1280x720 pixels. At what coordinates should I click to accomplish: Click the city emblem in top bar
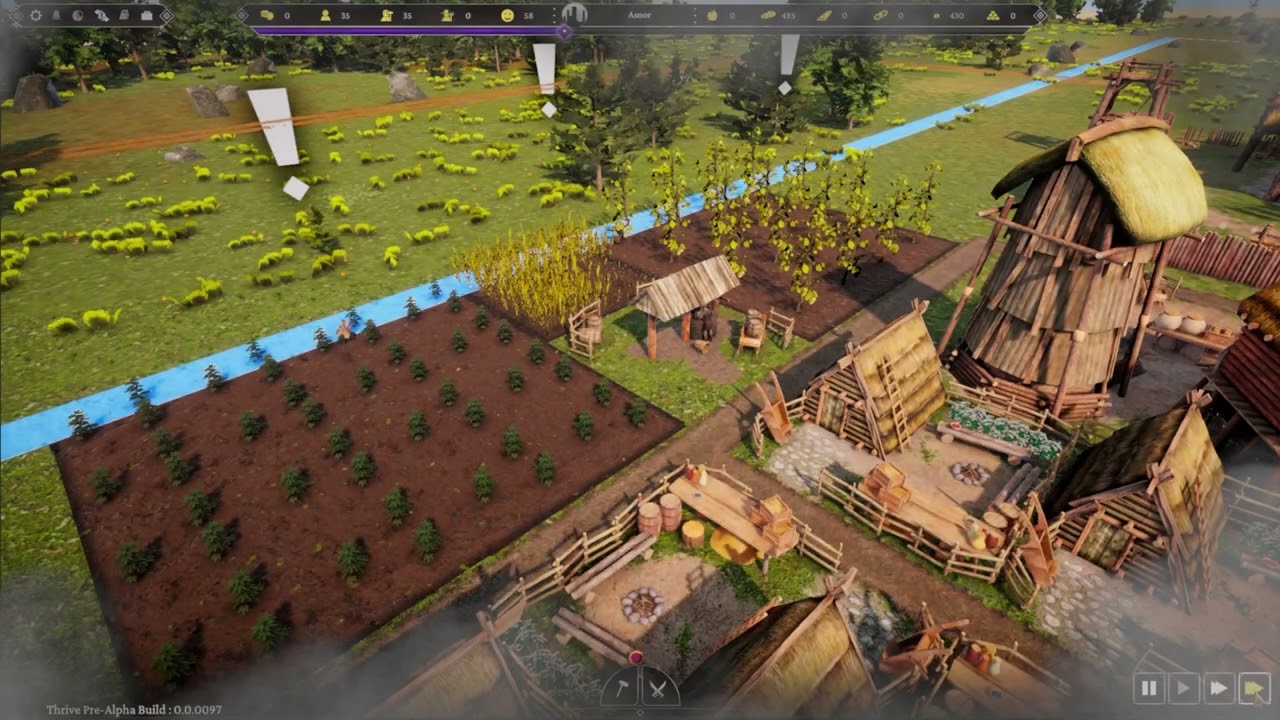[573, 14]
